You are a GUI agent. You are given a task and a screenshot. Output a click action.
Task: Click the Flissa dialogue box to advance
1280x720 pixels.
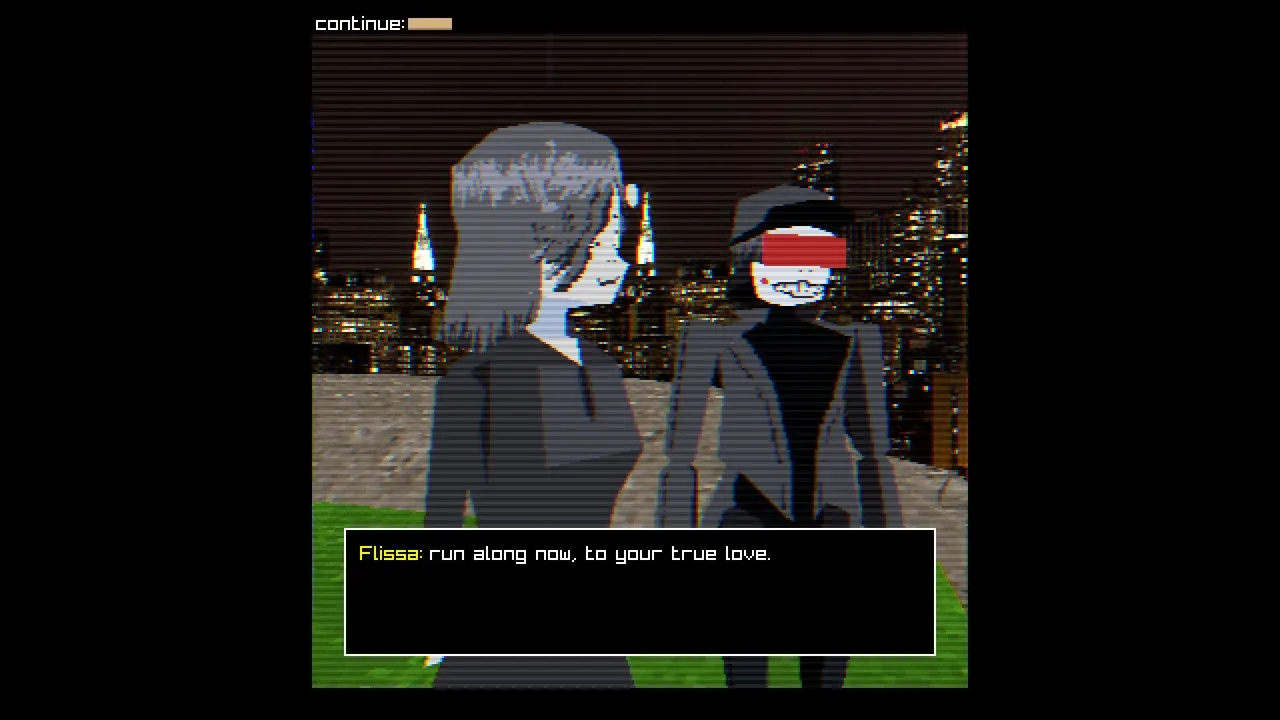coord(640,592)
